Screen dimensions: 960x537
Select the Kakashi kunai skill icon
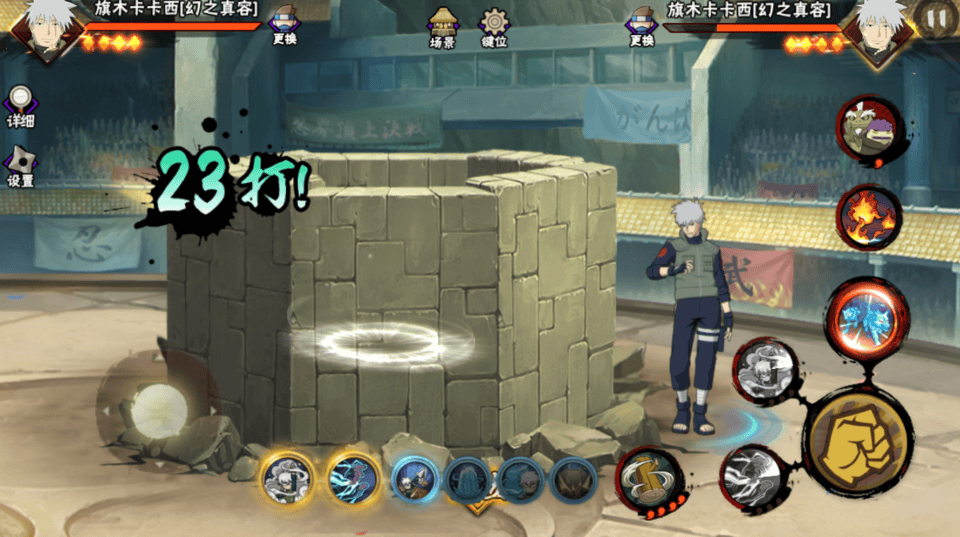pyautogui.click(x=412, y=479)
